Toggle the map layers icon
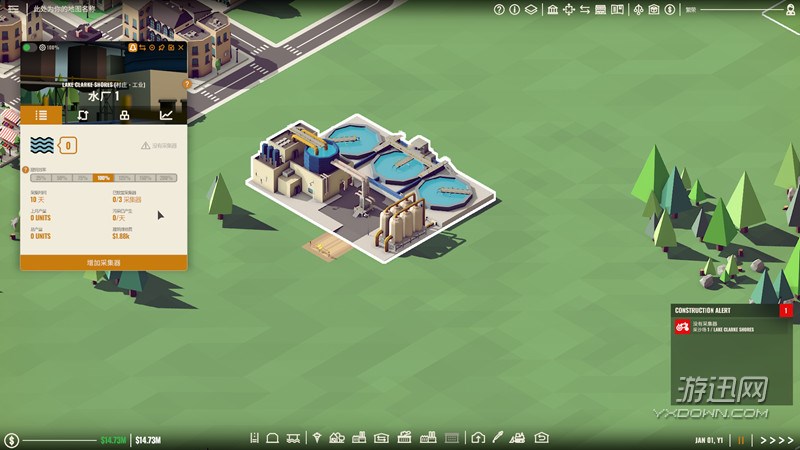This screenshot has height=450, width=800. pos(530,10)
